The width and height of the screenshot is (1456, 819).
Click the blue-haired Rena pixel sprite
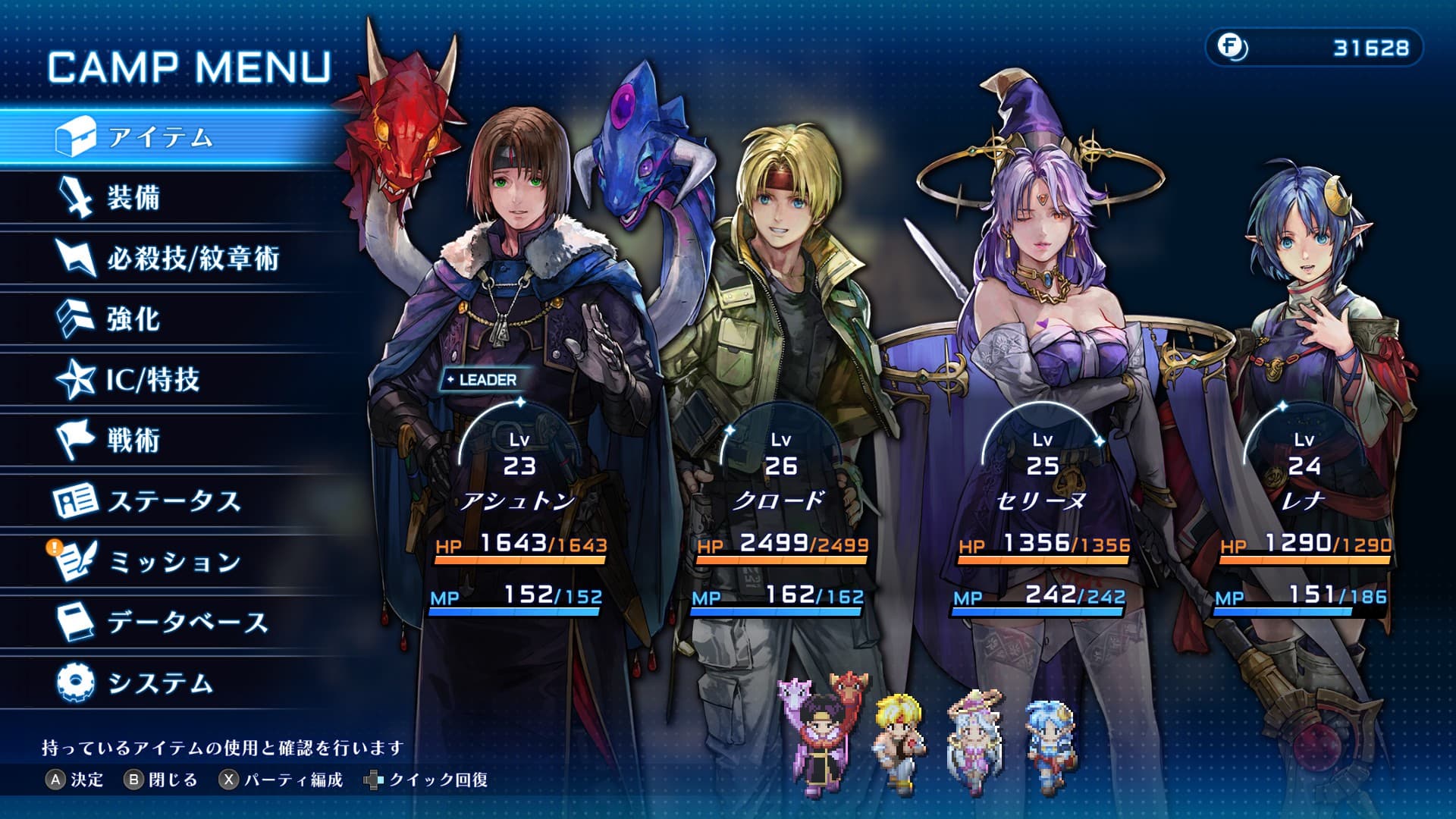coord(1051,737)
